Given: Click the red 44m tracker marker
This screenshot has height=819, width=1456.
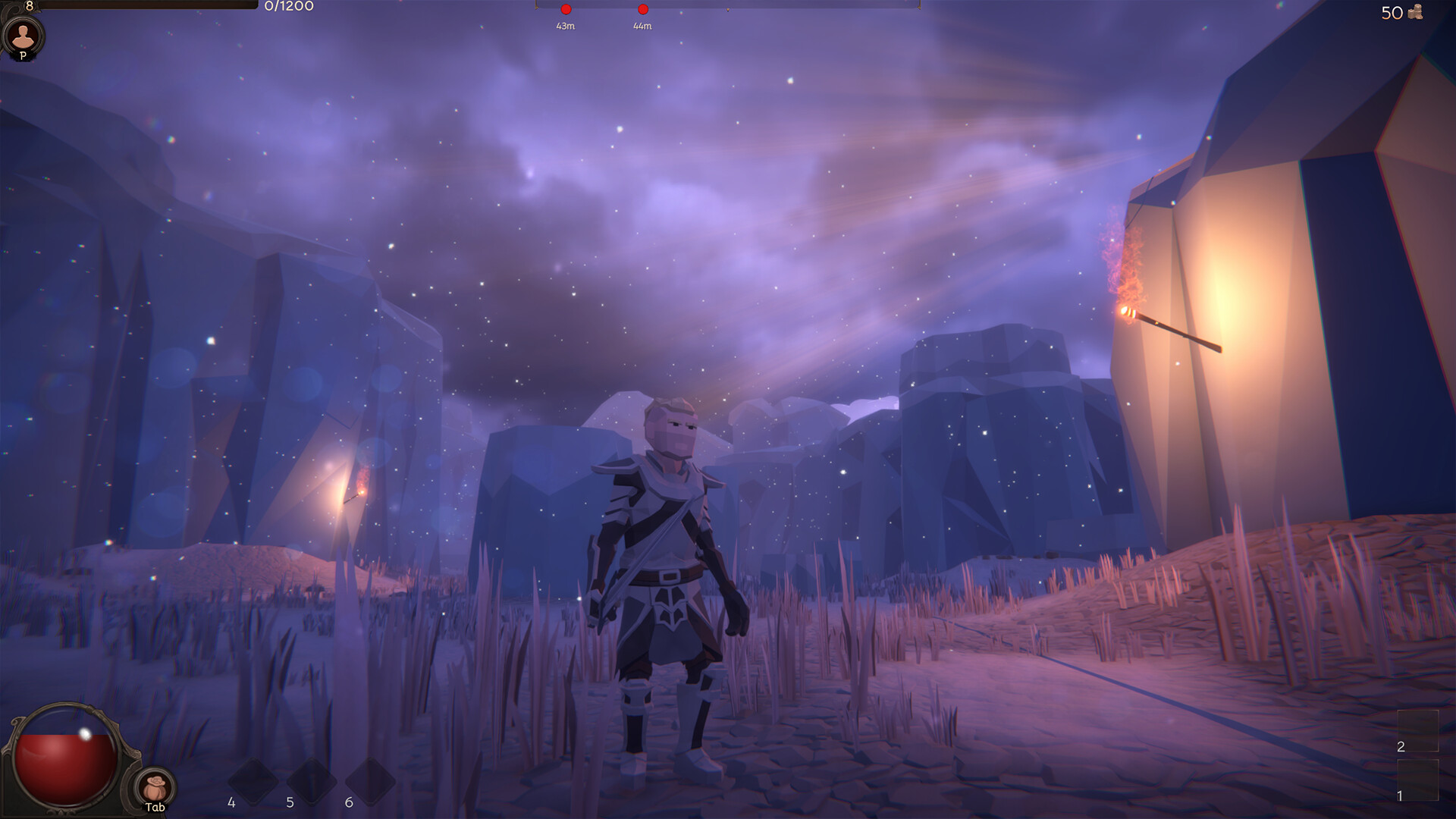Looking at the screenshot, I should 642,9.
